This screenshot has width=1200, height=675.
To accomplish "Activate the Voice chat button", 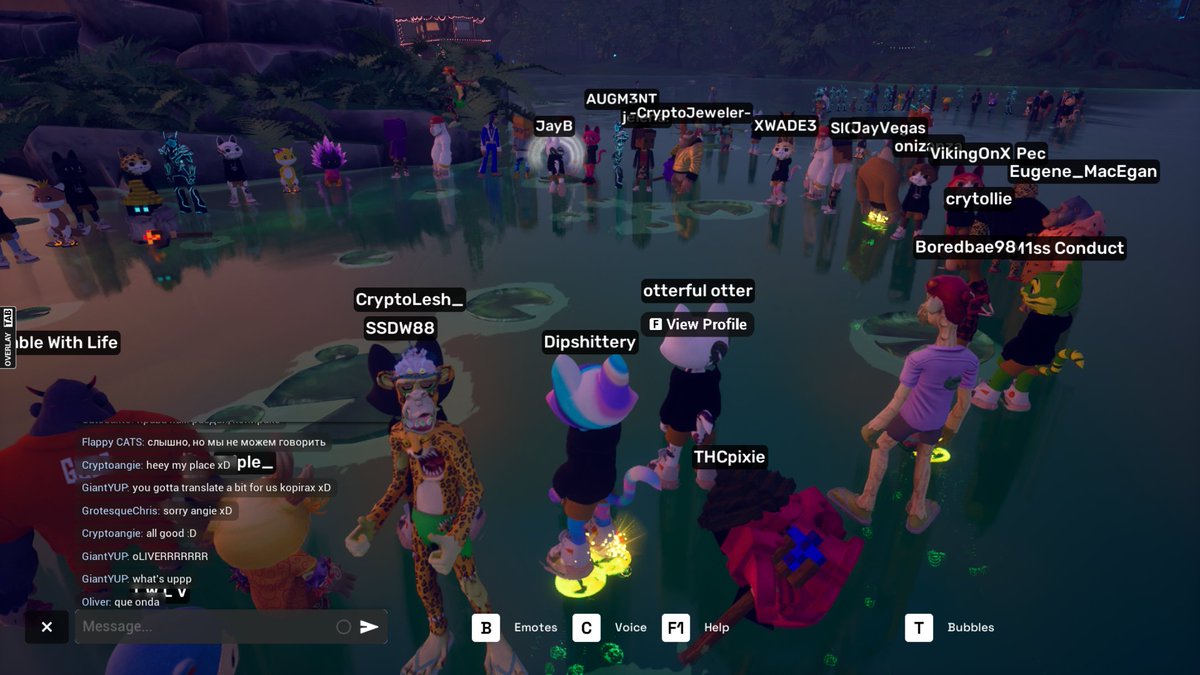I will tap(586, 627).
